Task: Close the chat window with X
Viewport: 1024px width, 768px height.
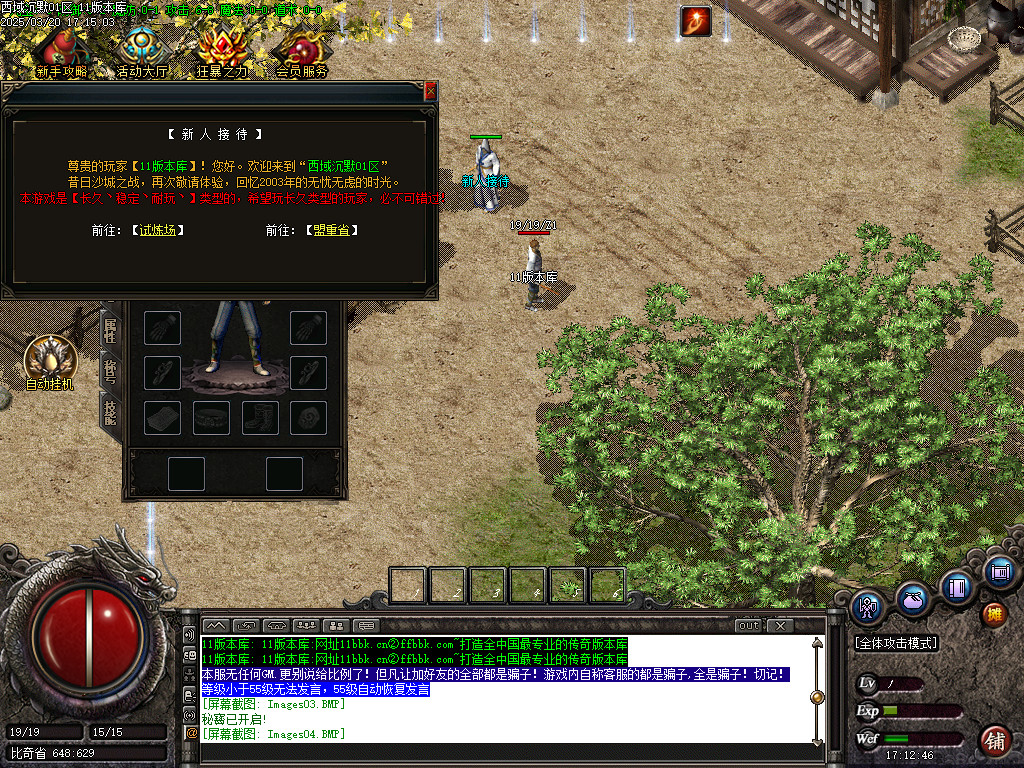Action: coord(780,626)
